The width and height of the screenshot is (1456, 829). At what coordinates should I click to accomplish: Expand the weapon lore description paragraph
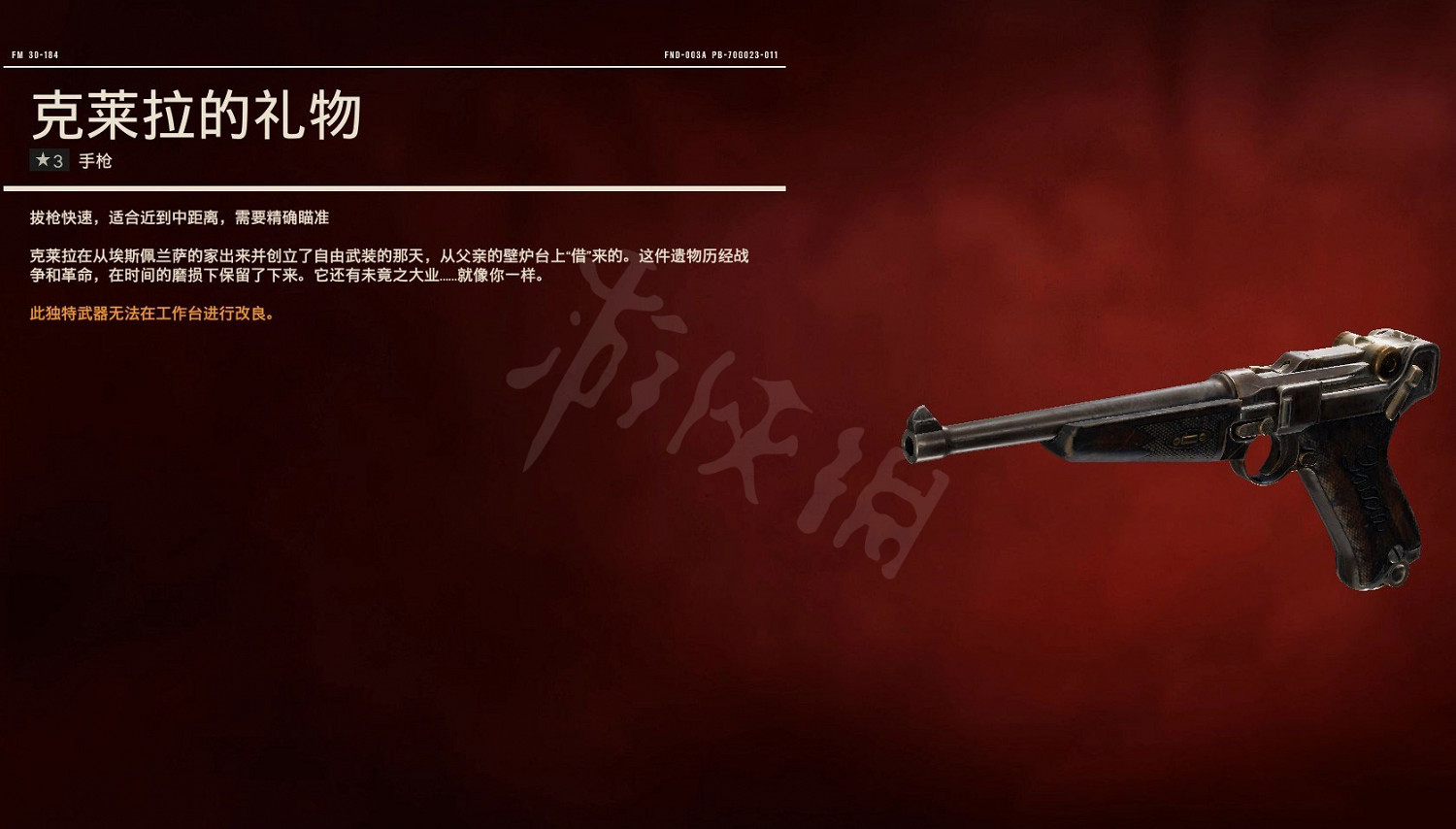click(388, 267)
